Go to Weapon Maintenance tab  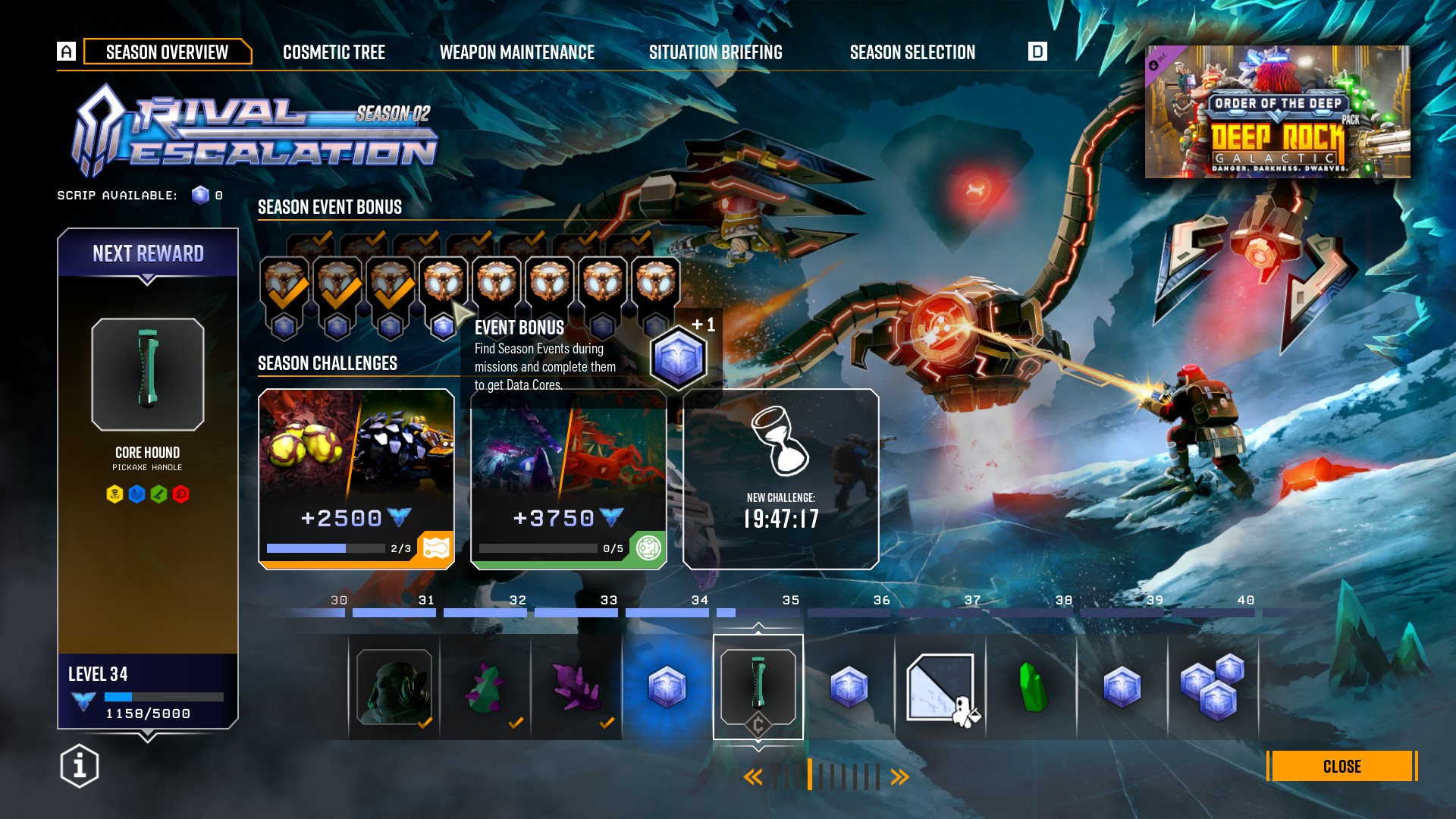click(517, 52)
